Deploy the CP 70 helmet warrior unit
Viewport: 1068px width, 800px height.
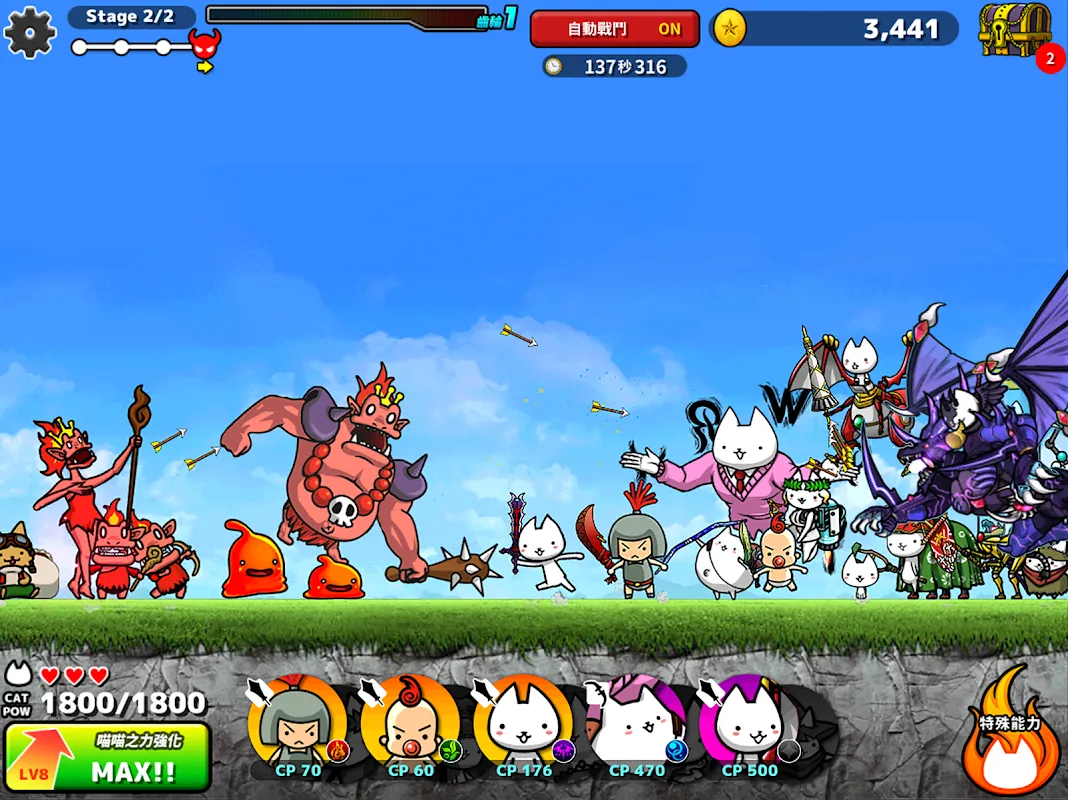(297, 727)
